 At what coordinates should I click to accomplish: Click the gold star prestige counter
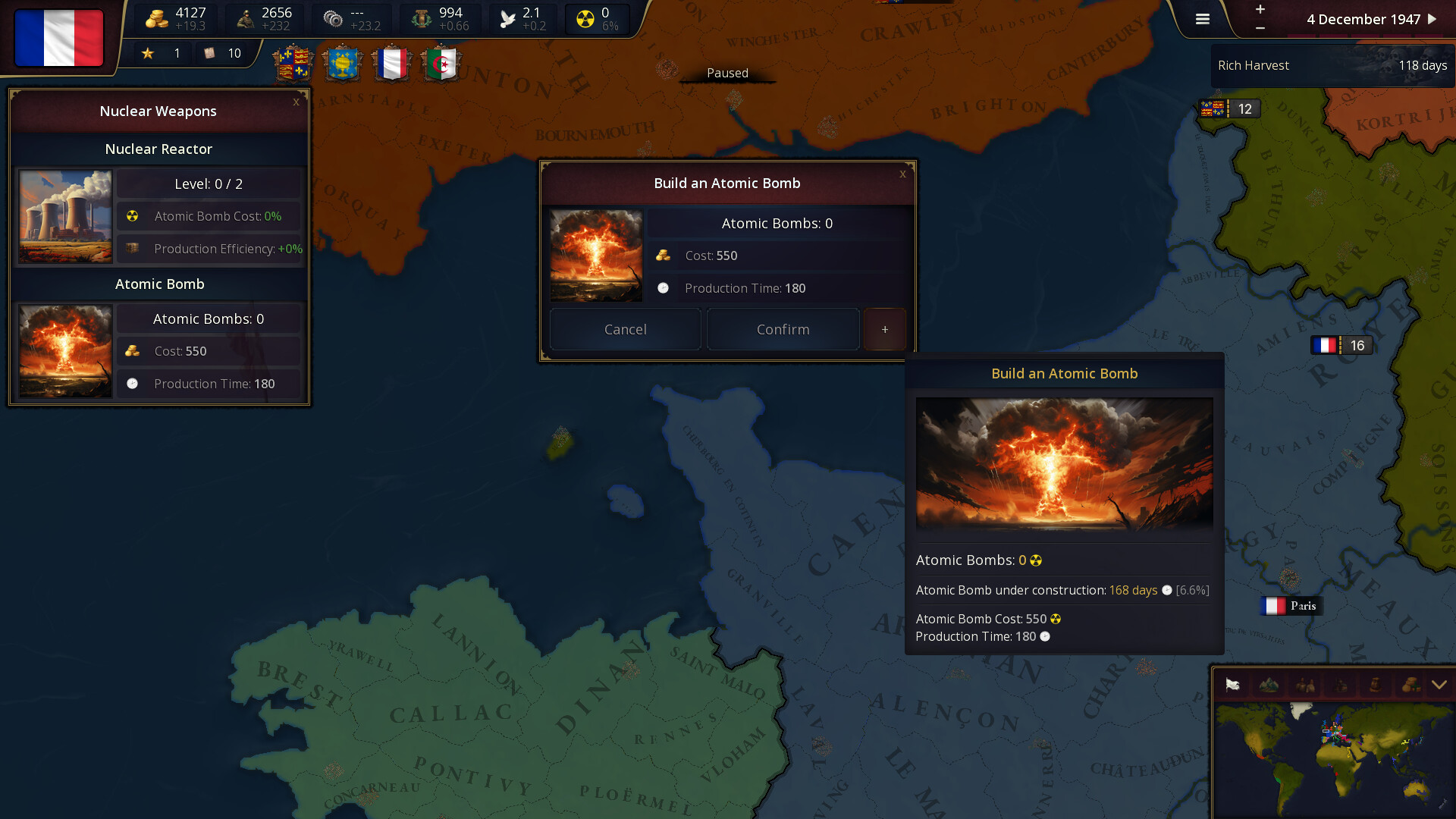pos(149,52)
